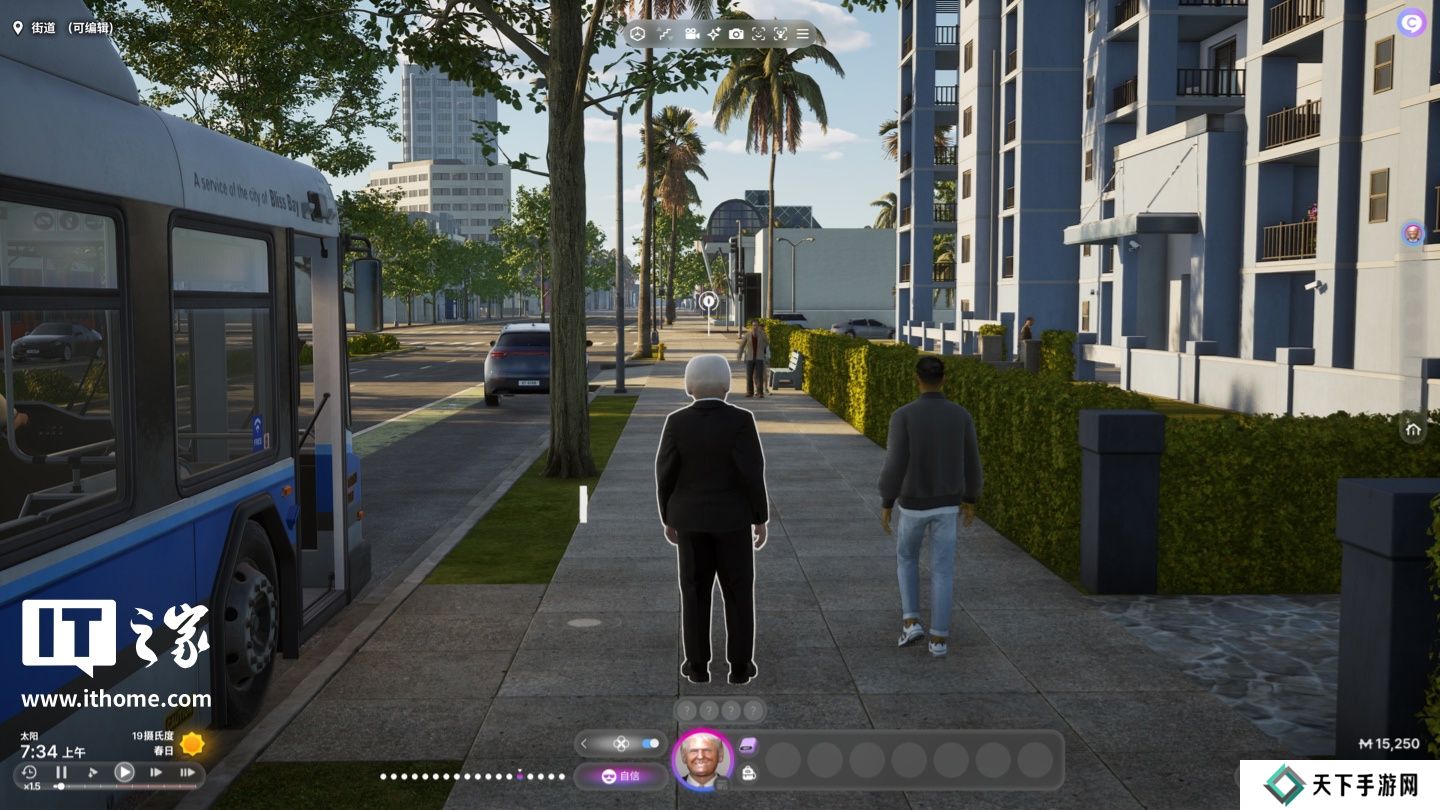Click the clock rewind time icon
The width and height of the screenshot is (1440, 810).
[x=29, y=772]
